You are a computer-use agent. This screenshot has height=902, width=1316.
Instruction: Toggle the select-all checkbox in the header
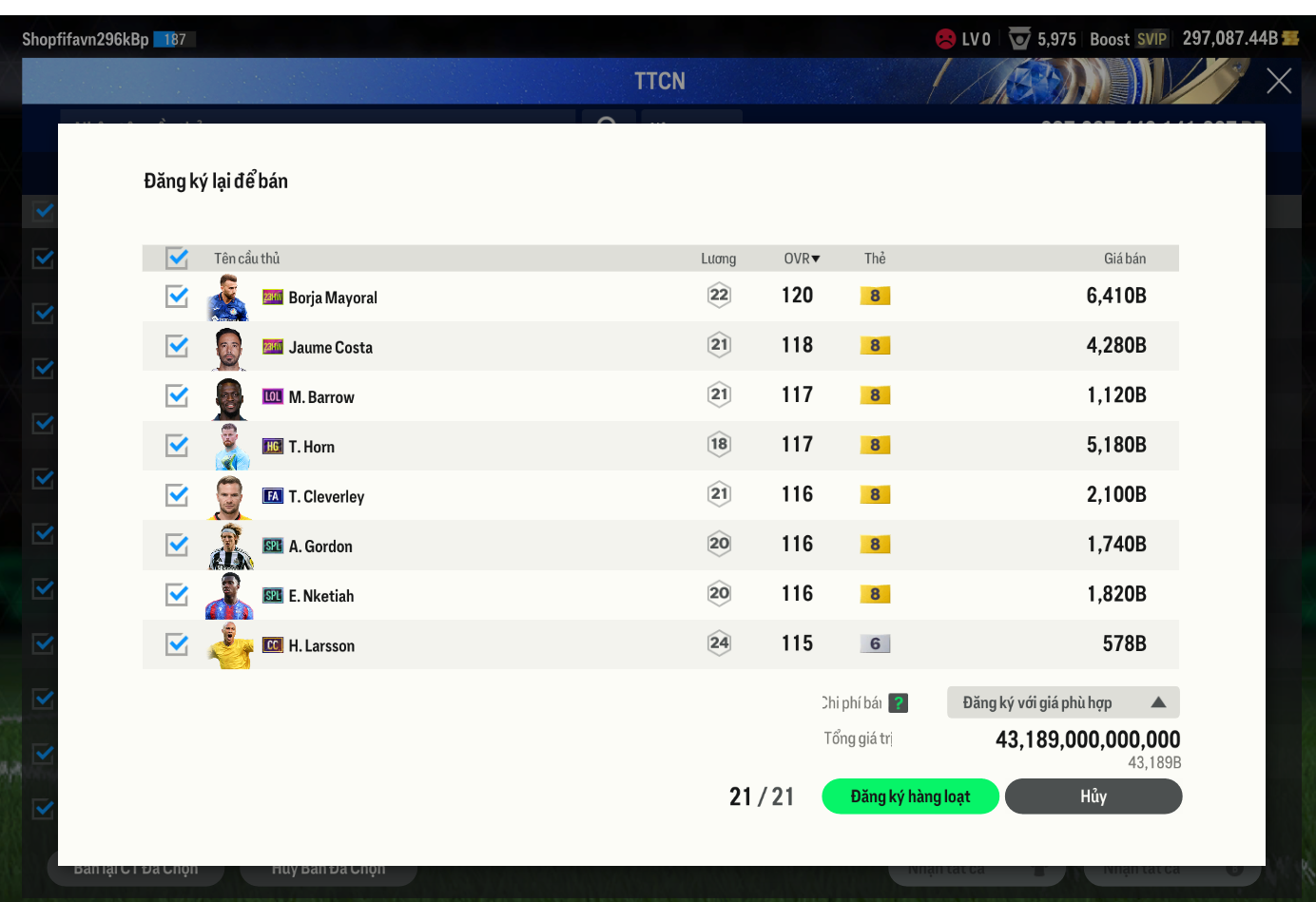(177, 258)
